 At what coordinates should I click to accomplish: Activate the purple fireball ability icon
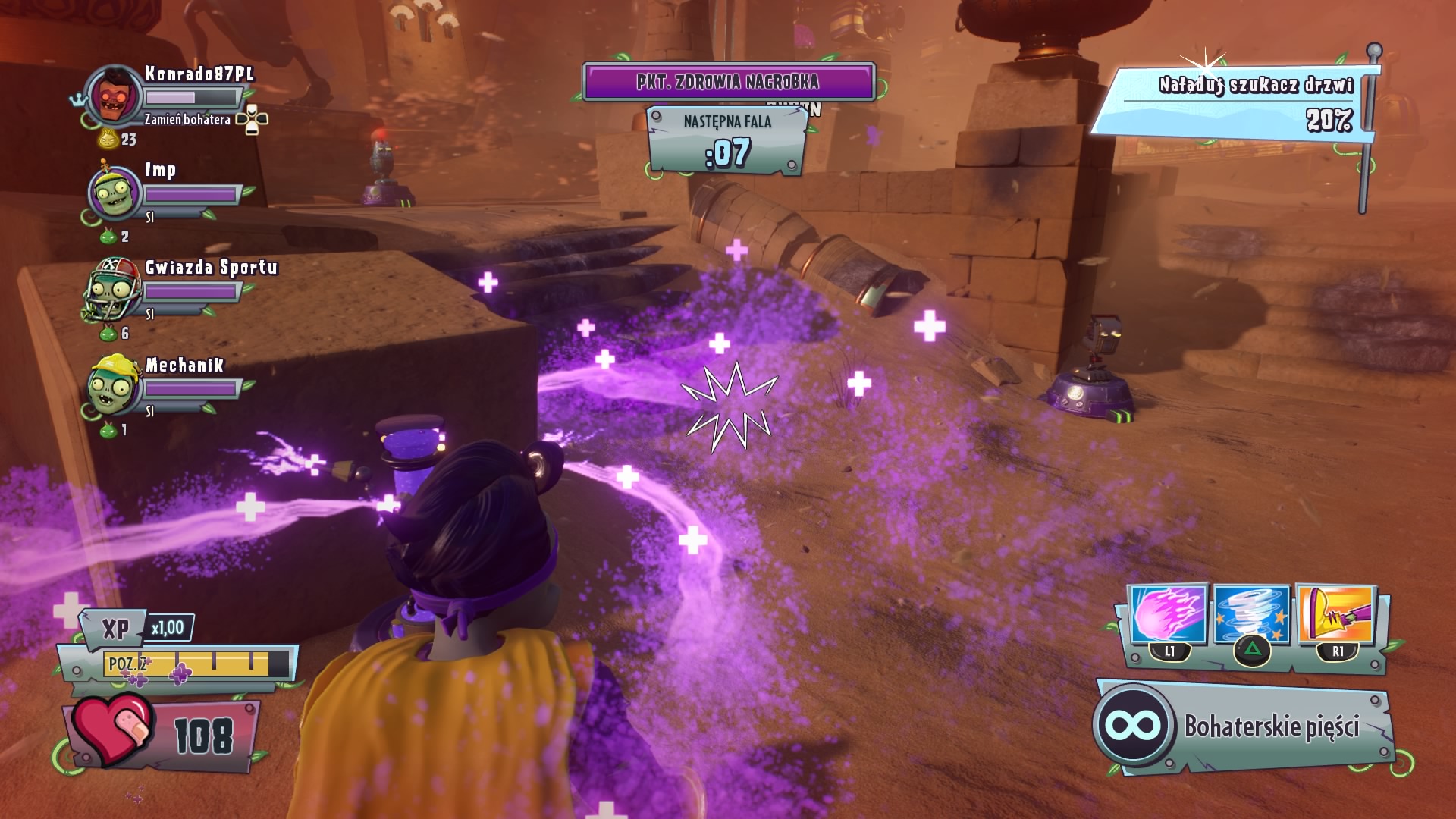click(1167, 614)
